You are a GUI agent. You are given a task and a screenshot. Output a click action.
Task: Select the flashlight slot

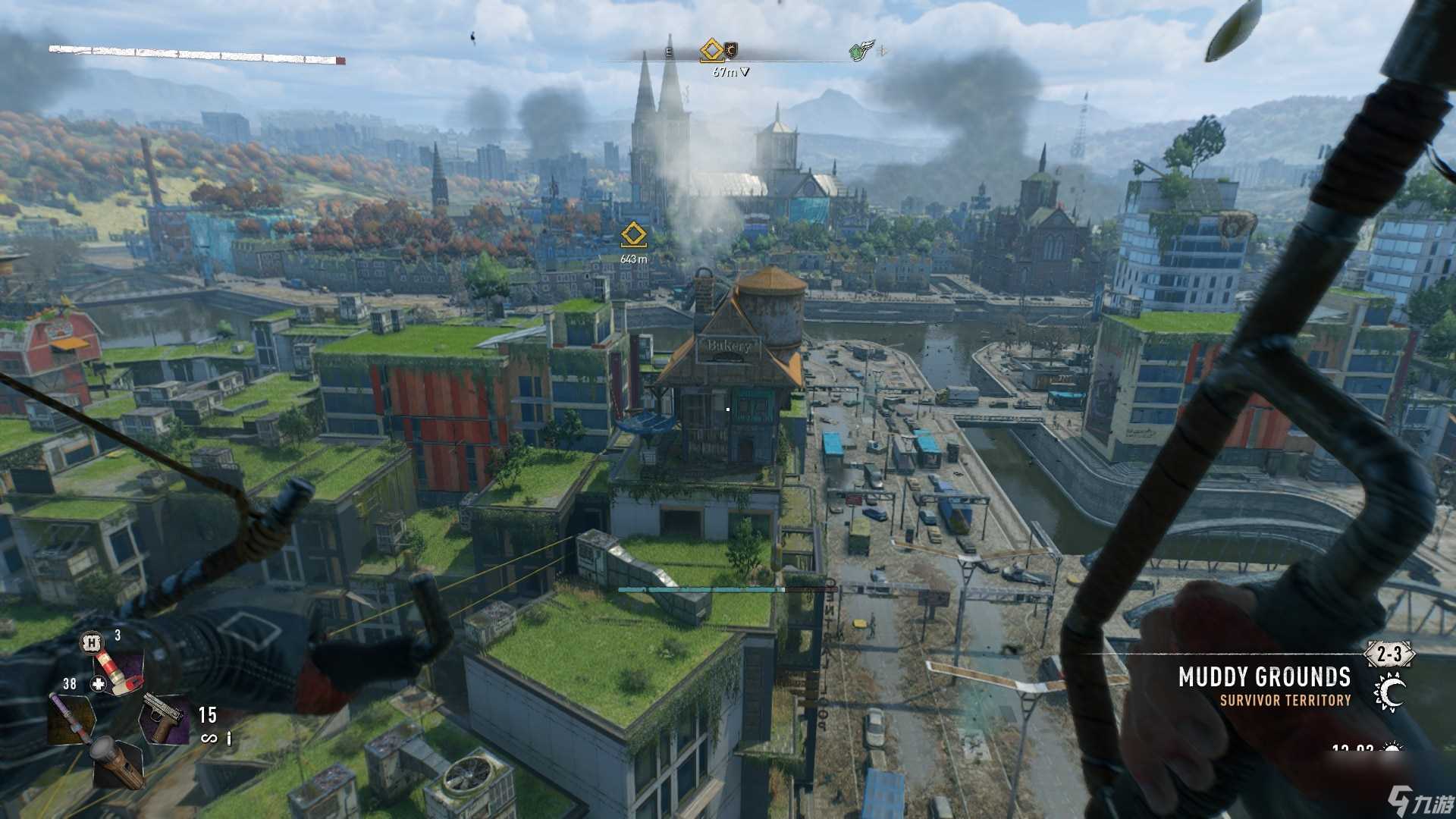pos(118,763)
